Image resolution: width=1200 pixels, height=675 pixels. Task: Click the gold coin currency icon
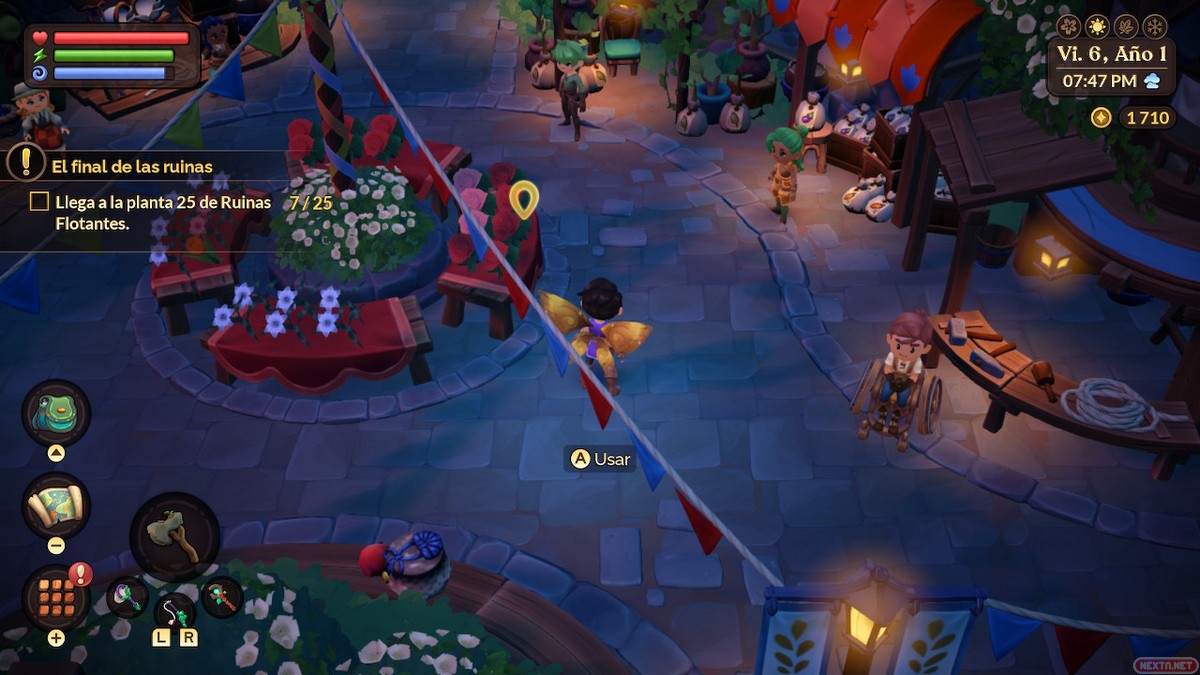(1101, 118)
